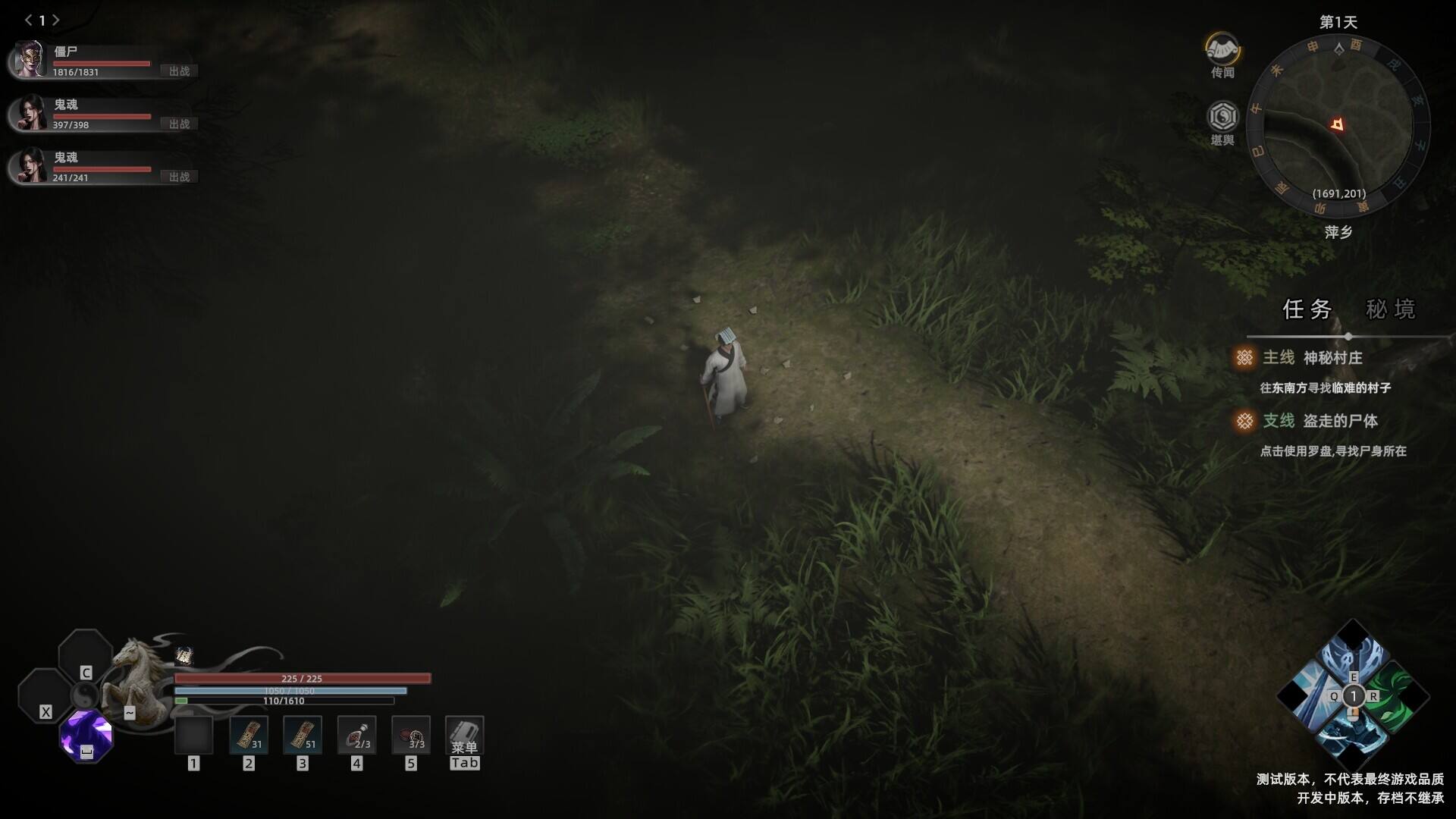The width and height of the screenshot is (1456, 819).
Task: Click the 出战 button for 僵尸
Action: [x=180, y=71]
